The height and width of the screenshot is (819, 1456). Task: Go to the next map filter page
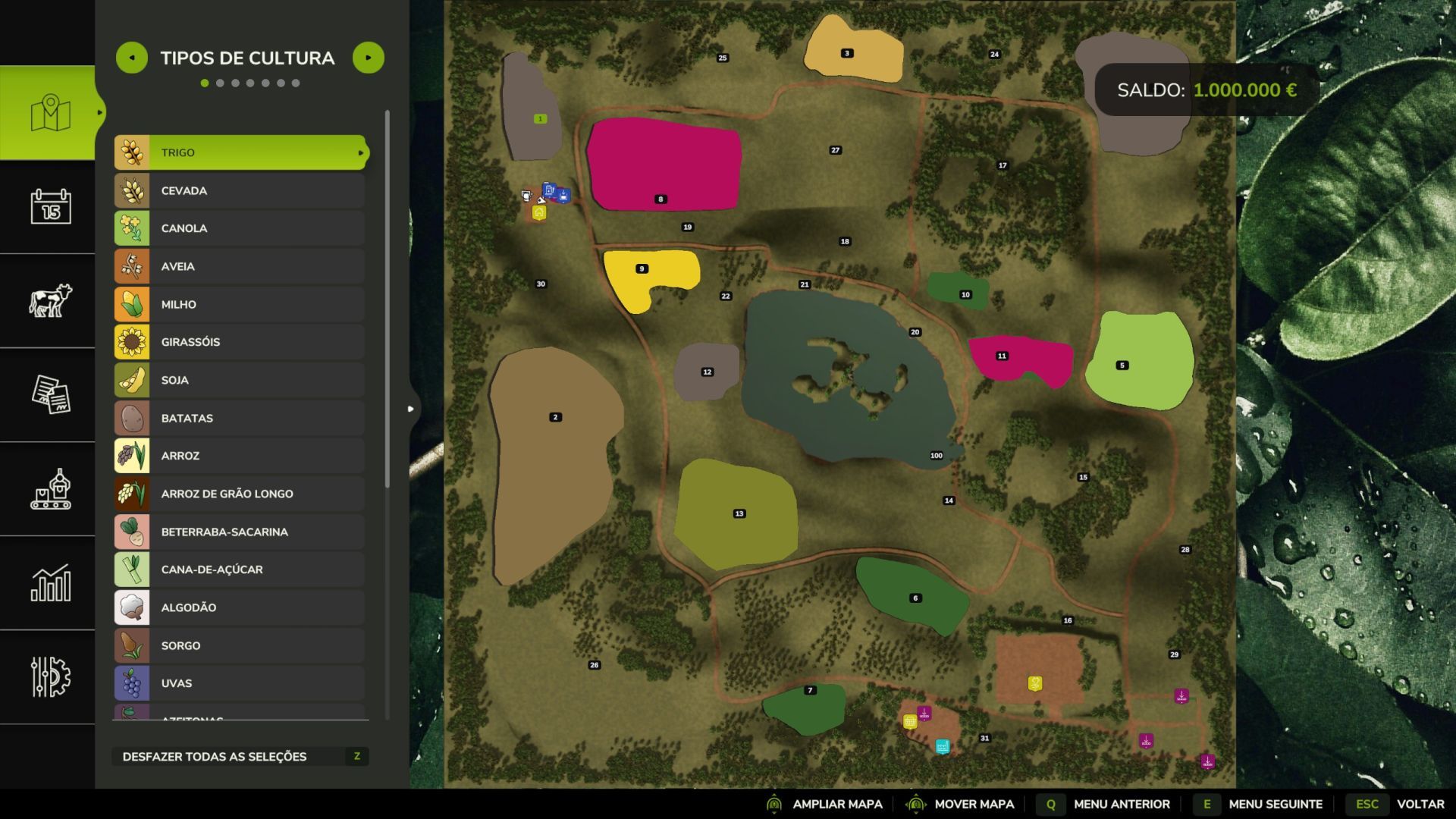coord(369,58)
